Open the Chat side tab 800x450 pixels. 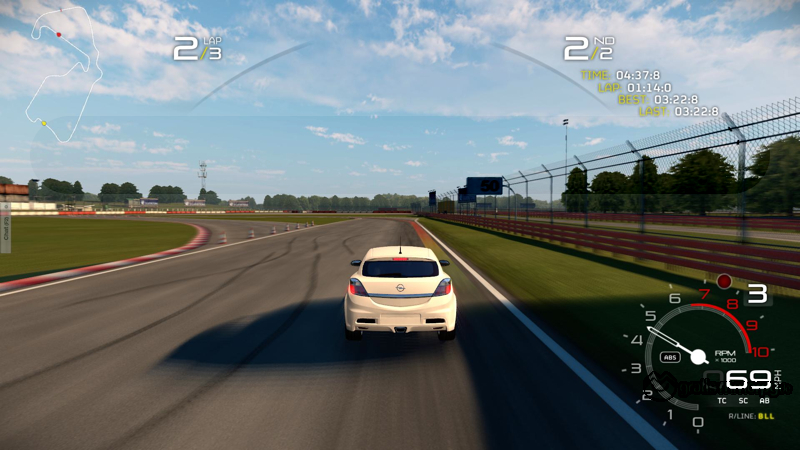pyautogui.click(x=5, y=227)
